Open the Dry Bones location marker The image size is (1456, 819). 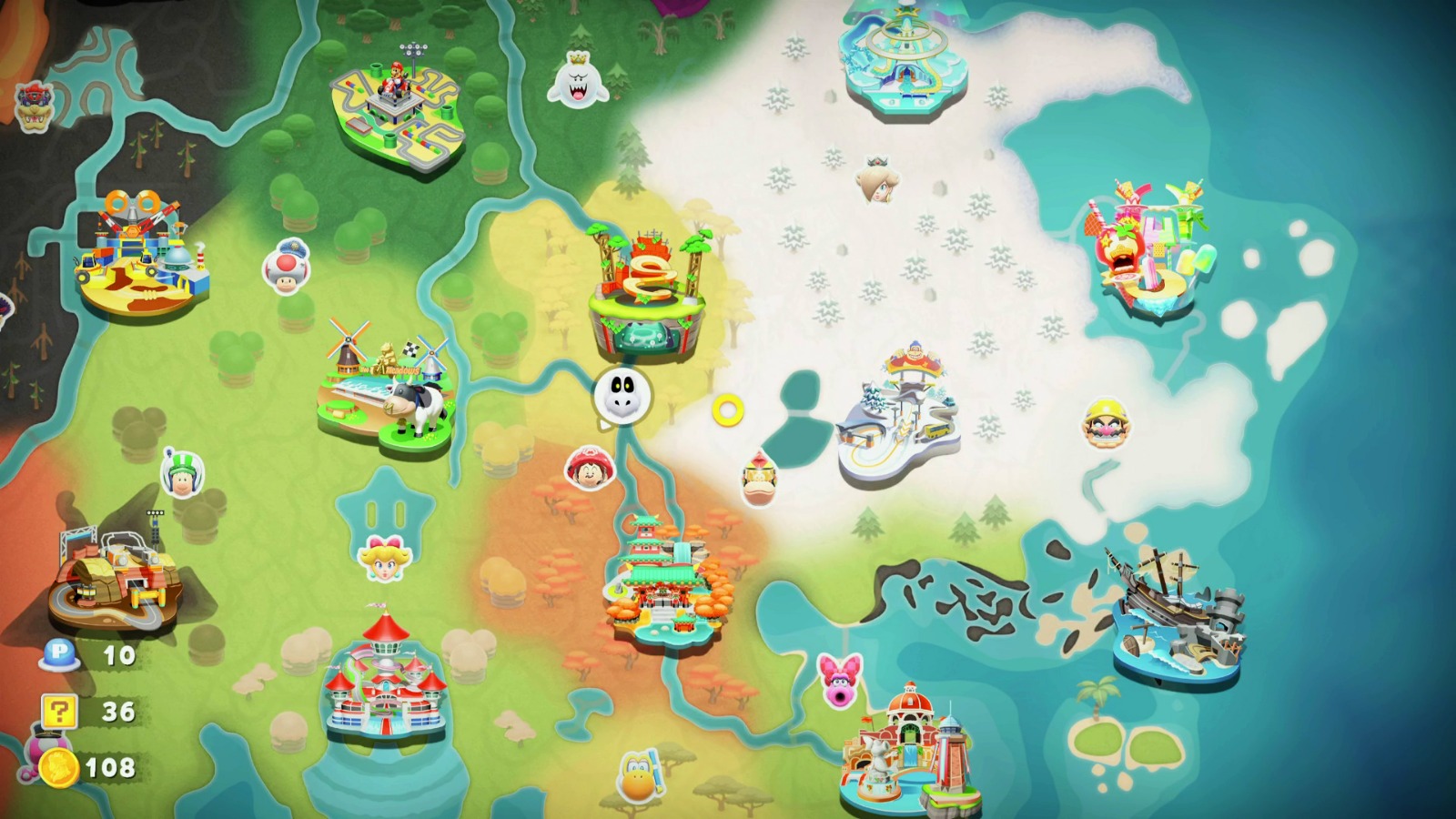click(622, 395)
